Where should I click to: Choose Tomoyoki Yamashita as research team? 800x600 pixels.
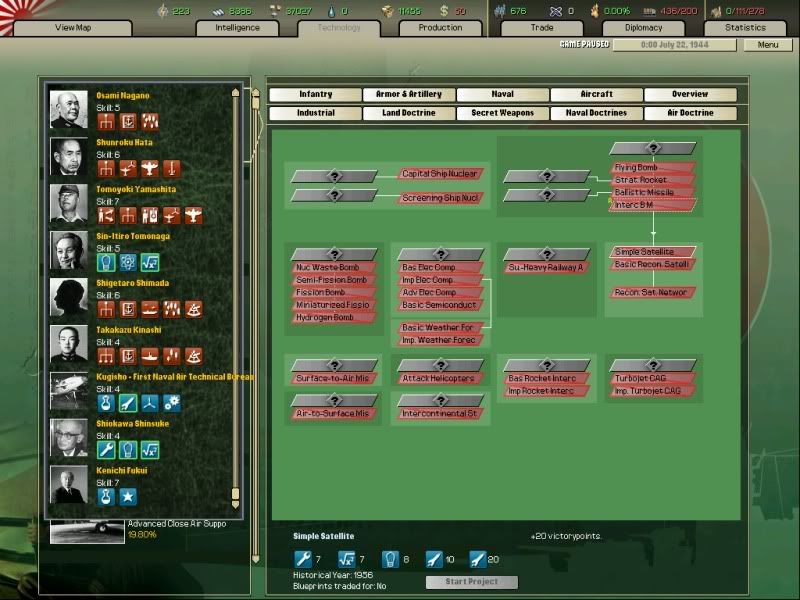click(x=136, y=189)
